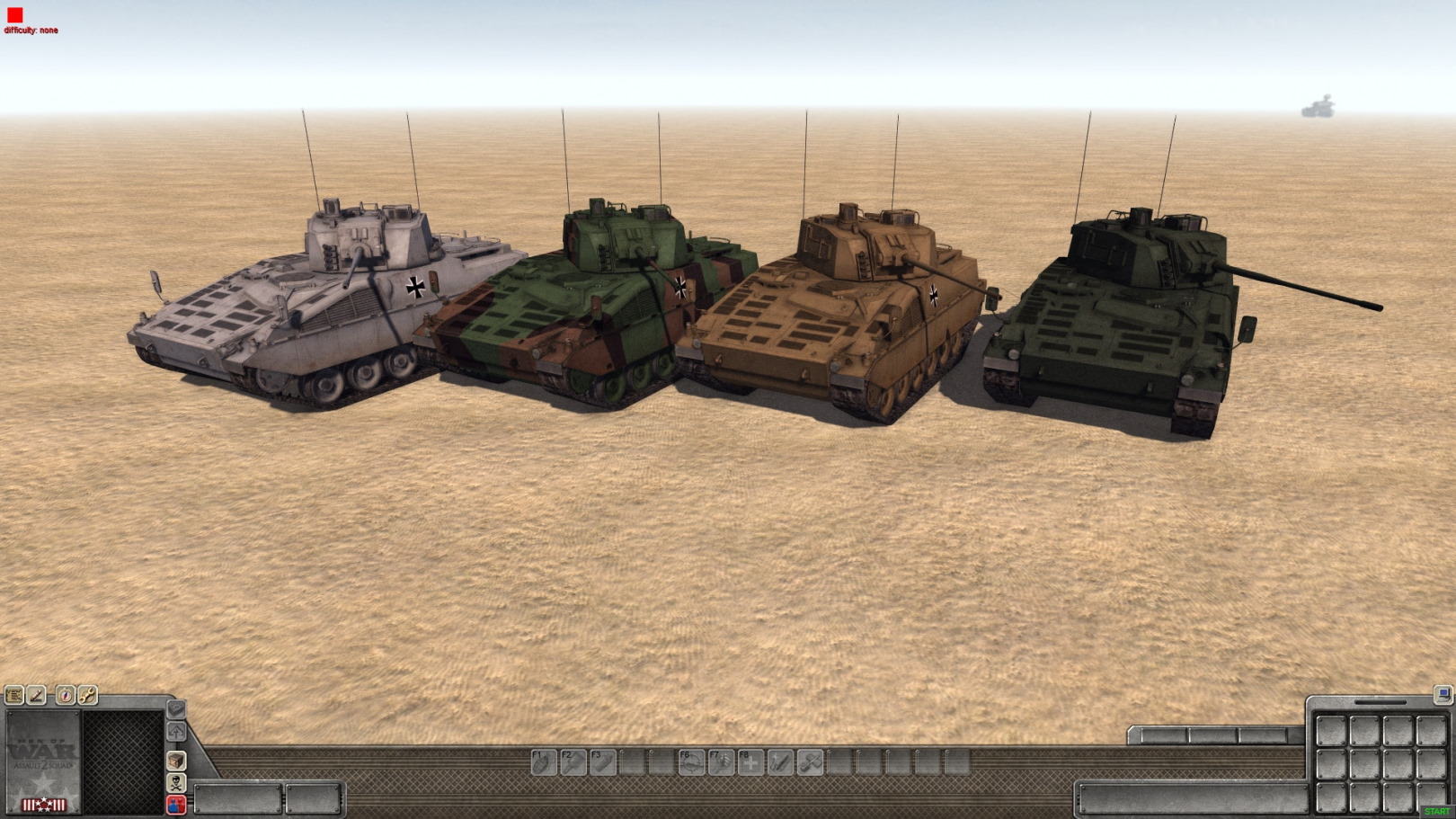Image resolution: width=1456 pixels, height=819 pixels.
Task: Open the objectives list scroll icon
Action: pos(13,695)
